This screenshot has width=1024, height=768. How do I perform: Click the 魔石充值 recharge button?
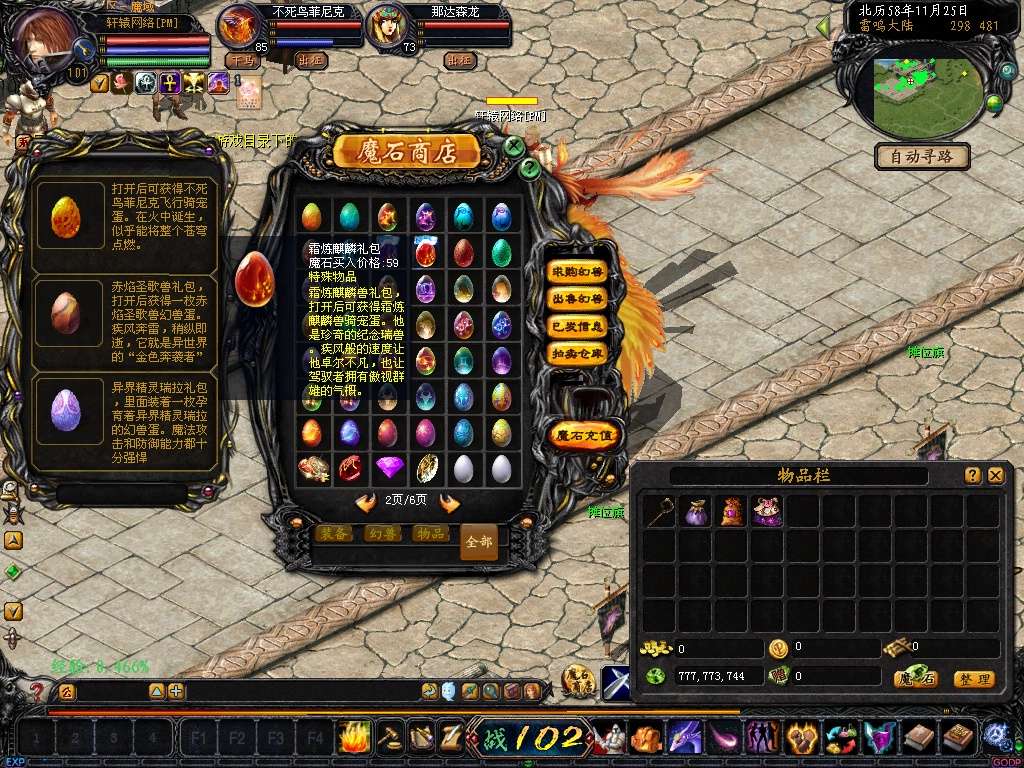pyautogui.click(x=585, y=435)
